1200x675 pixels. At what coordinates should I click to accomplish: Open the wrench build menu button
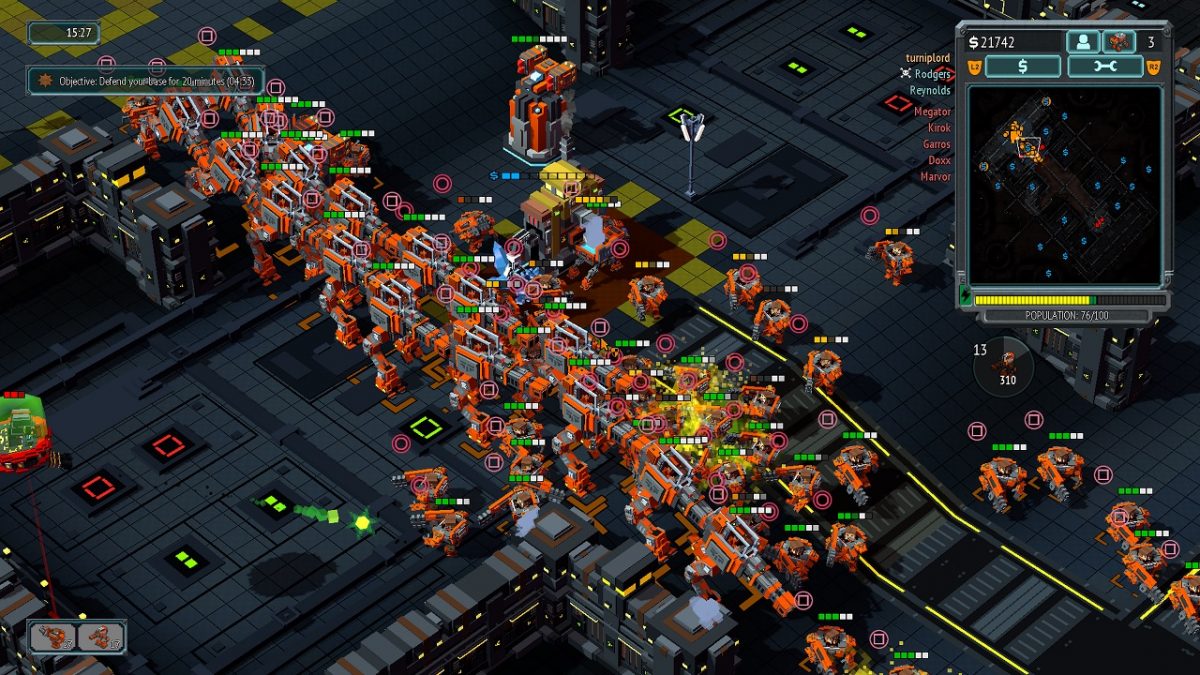[x=1105, y=67]
